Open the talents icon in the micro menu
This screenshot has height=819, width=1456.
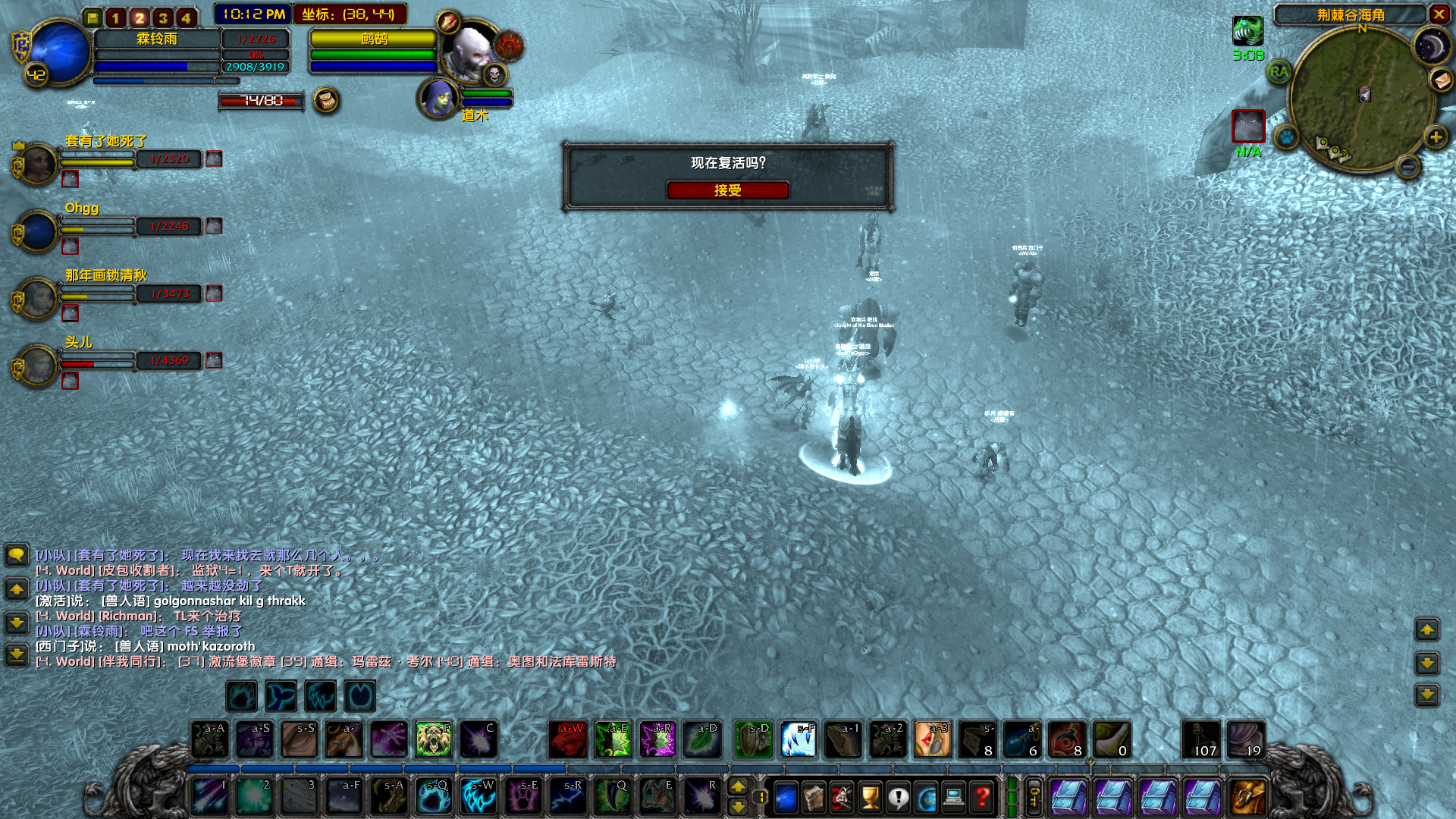(840, 798)
